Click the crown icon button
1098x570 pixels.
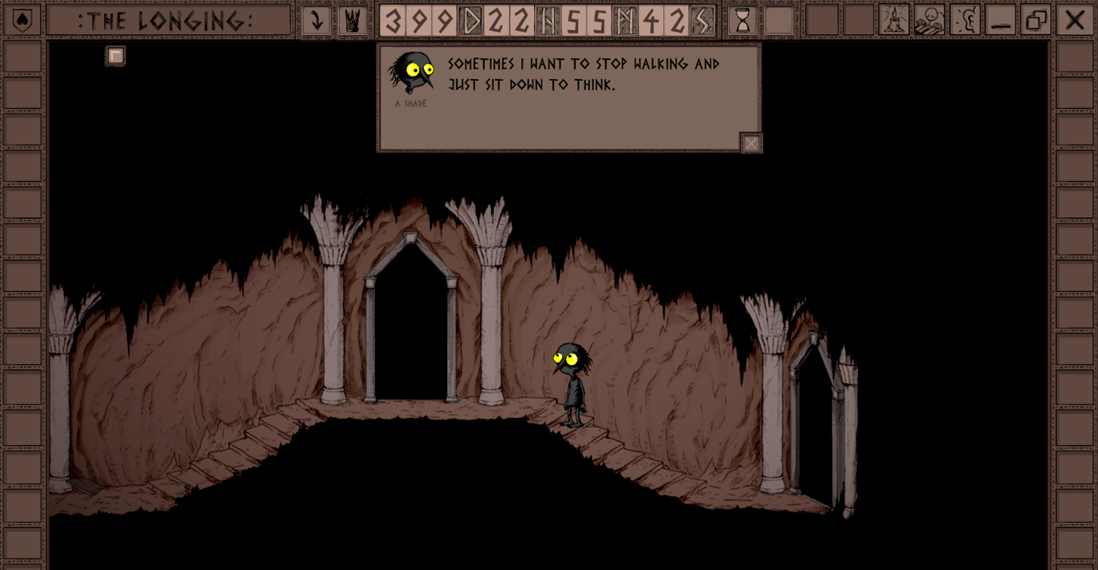point(352,20)
